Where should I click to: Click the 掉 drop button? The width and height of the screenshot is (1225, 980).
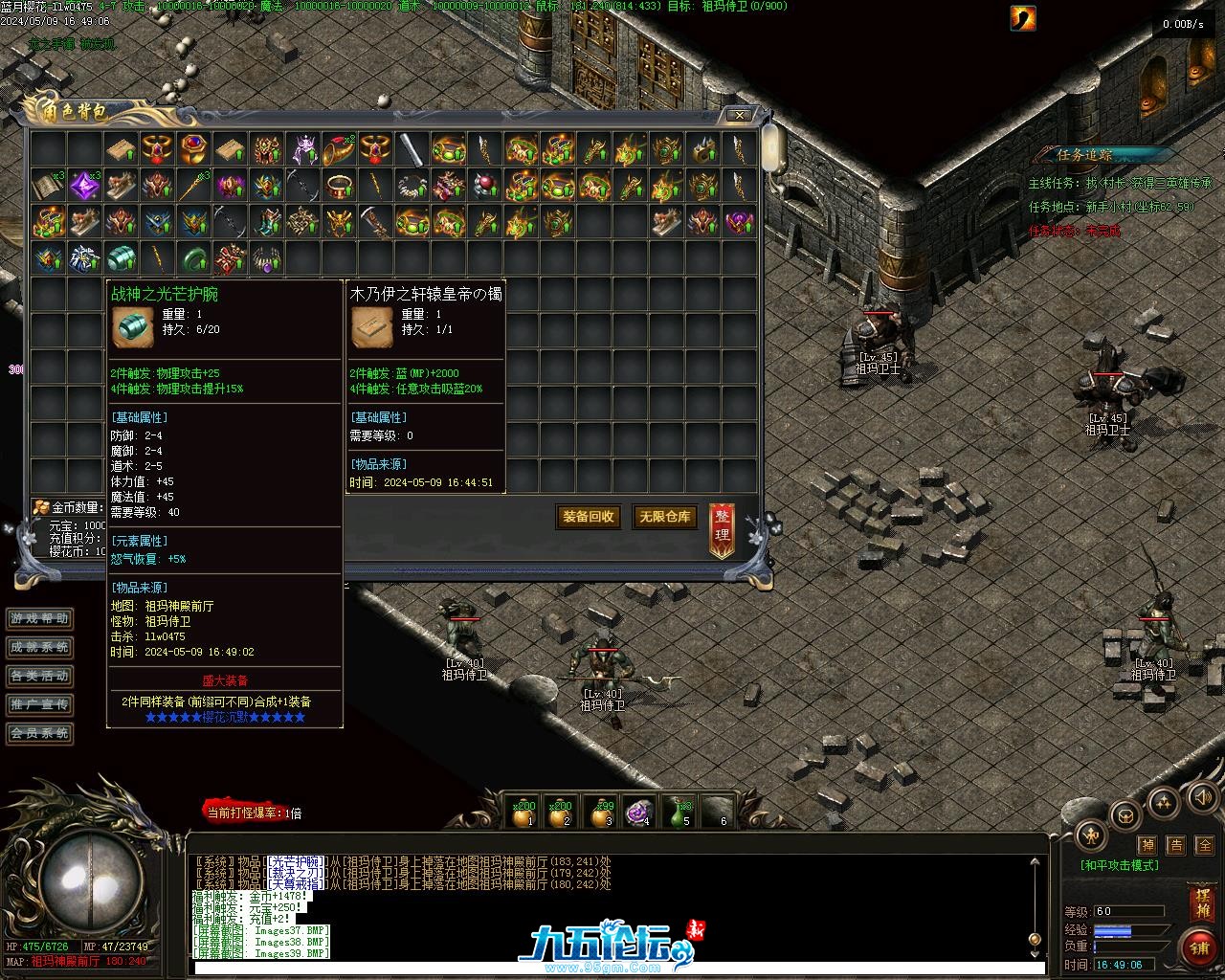pos(1147,845)
